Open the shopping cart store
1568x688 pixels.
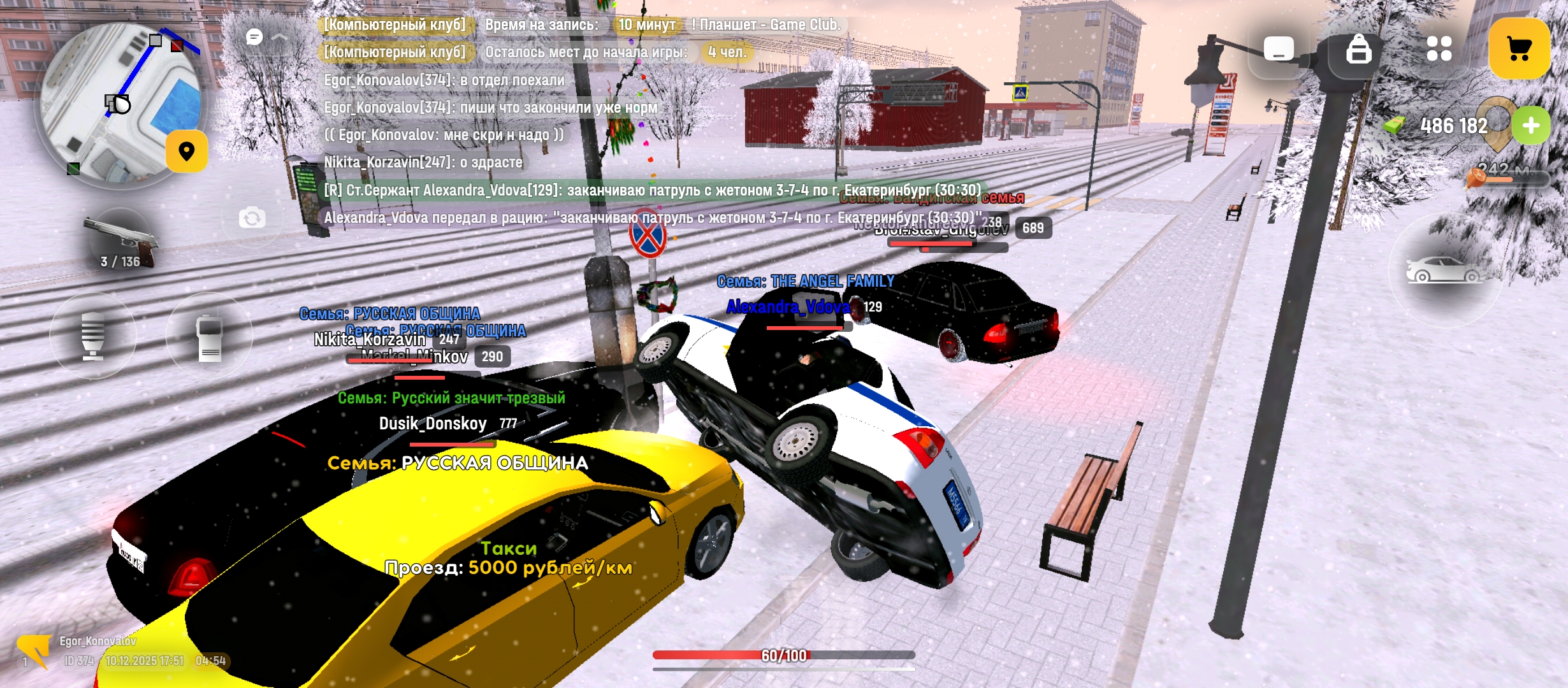[1519, 48]
